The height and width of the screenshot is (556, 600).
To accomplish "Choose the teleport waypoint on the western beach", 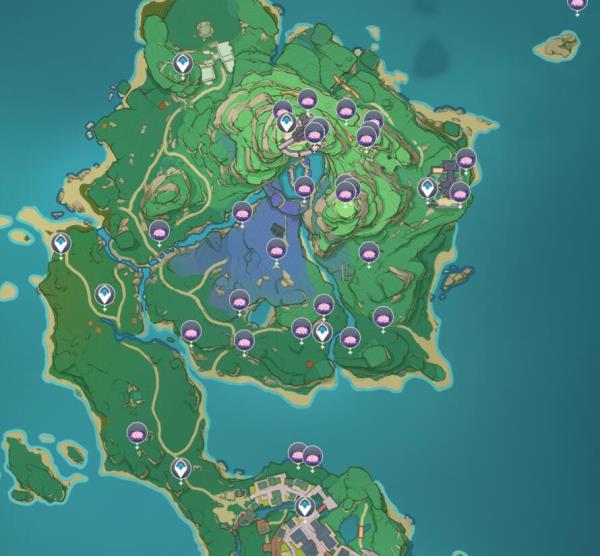I will [61, 243].
